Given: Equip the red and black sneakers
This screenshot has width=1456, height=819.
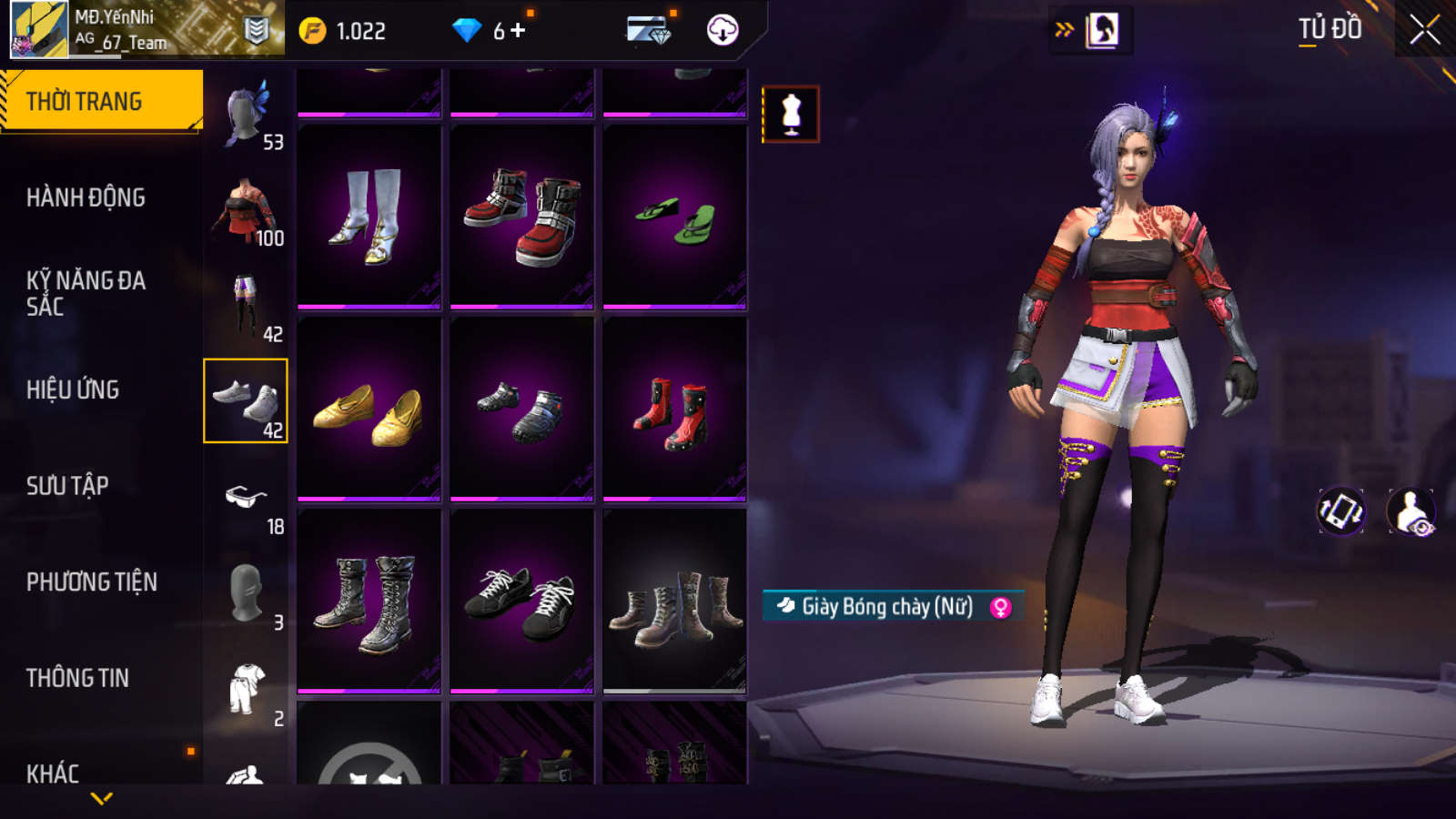Looking at the screenshot, I should pyautogui.click(x=521, y=217).
